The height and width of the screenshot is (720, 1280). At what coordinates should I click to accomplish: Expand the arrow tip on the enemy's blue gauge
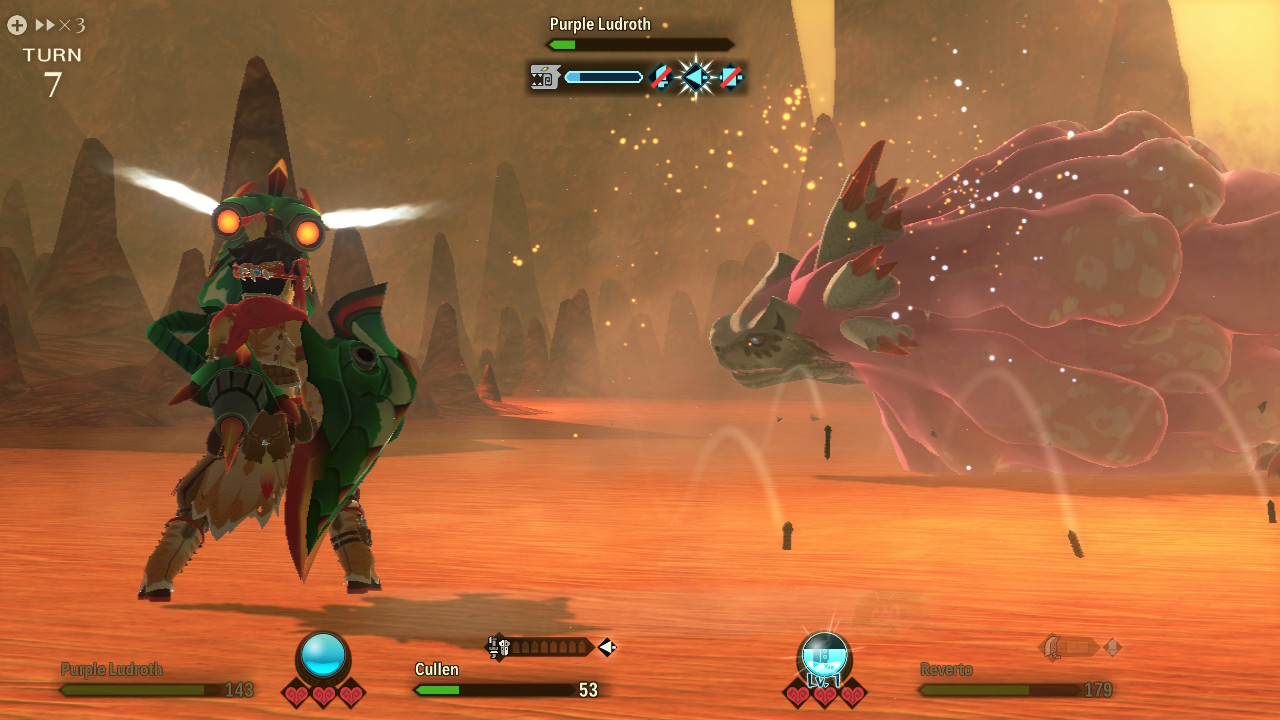[x=641, y=76]
